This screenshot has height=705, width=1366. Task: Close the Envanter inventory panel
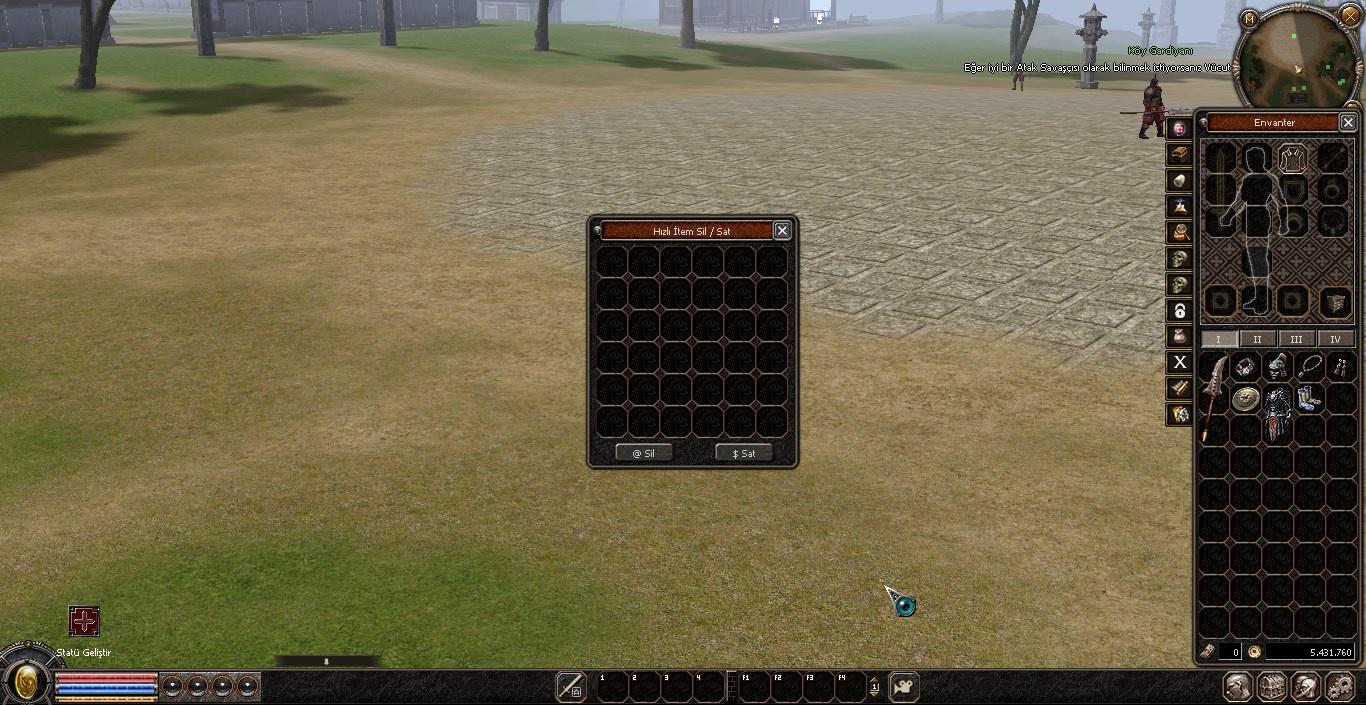[1348, 122]
